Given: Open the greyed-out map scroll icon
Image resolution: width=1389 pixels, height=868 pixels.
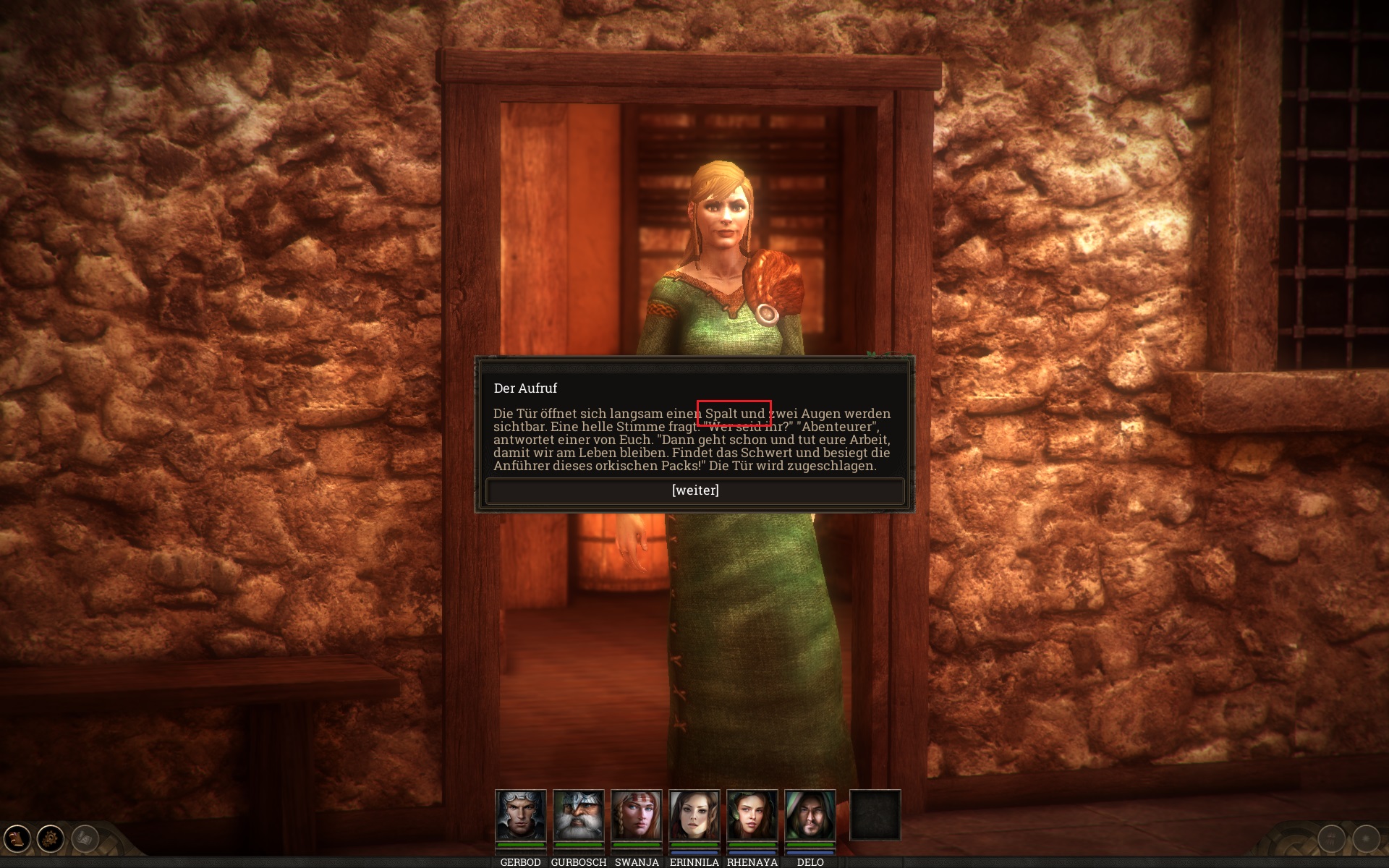Looking at the screenshot, I should 85,839.
